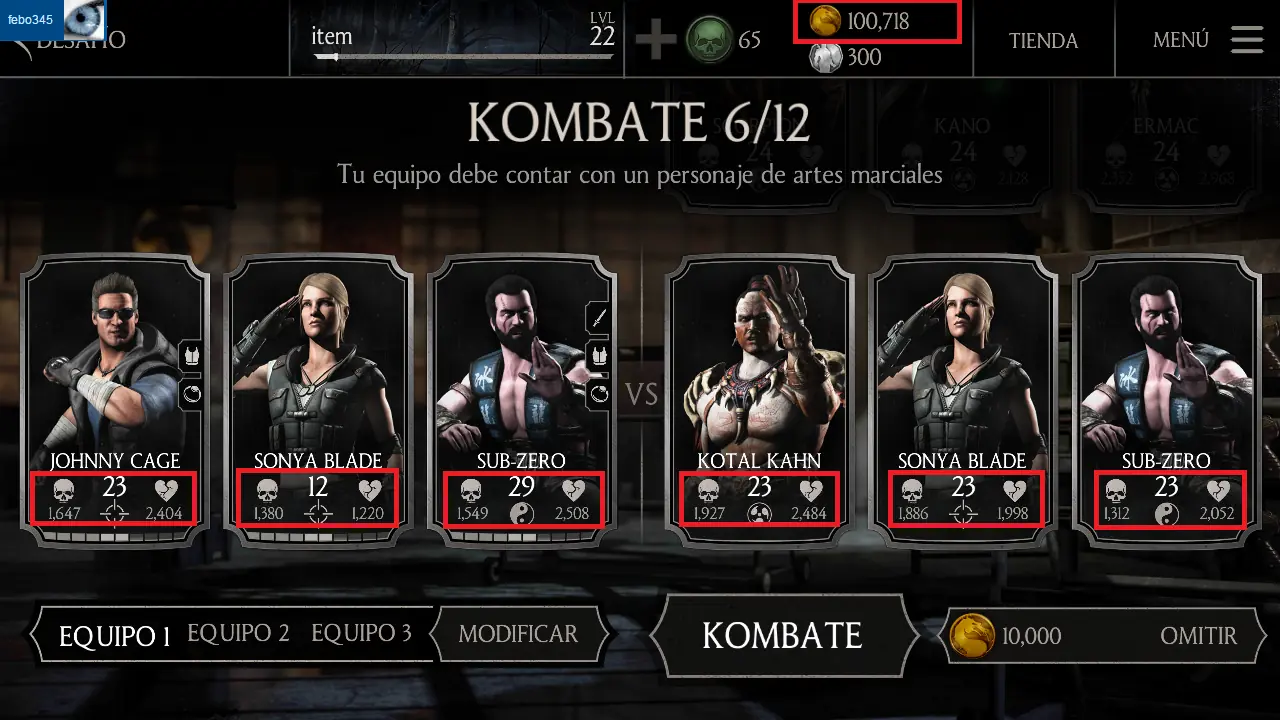Viewport: 1280px width, 720px height.
Task: Open the hamburger icon beside MENÚ
Action: coord(1246,40)
